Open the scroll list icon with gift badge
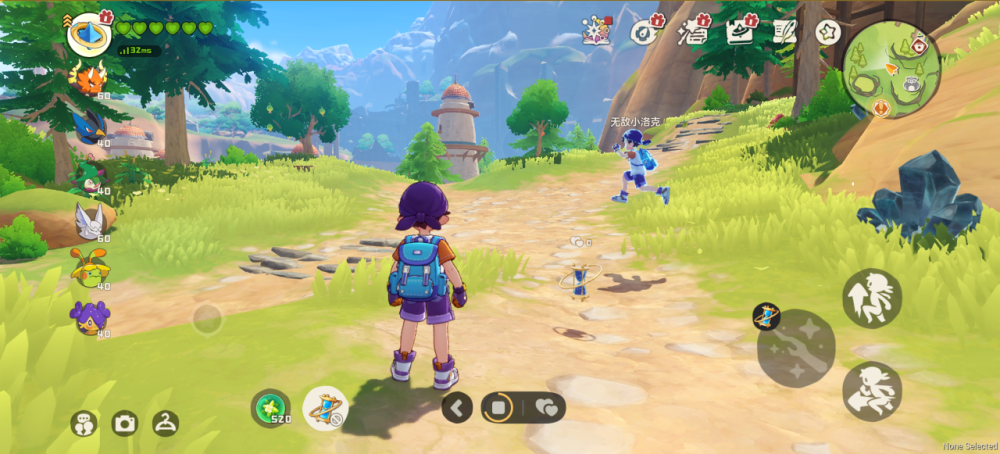This screenshot has height=454, width=1000. 692,31
